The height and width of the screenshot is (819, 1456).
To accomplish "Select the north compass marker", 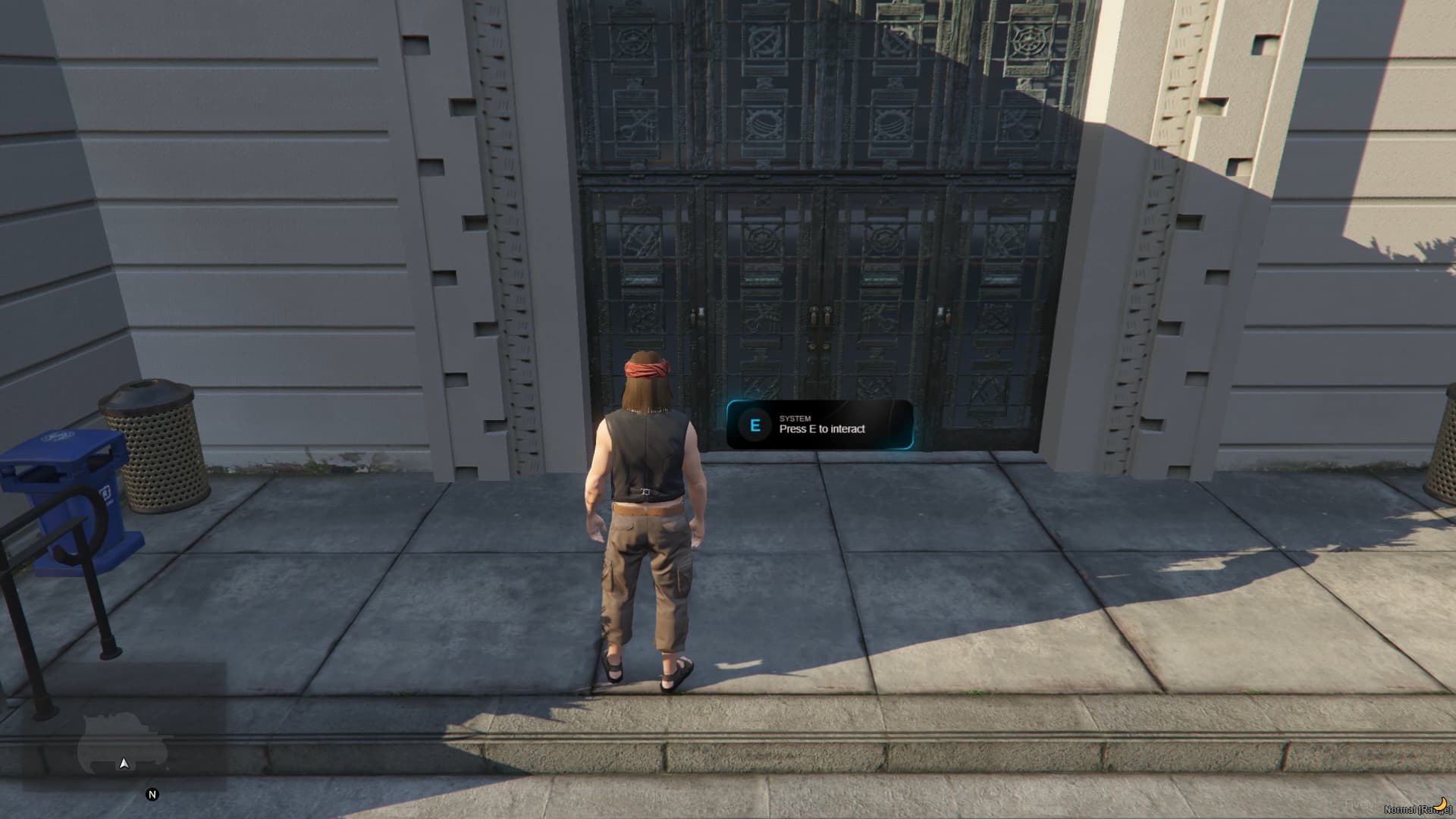I will point(152,795).
